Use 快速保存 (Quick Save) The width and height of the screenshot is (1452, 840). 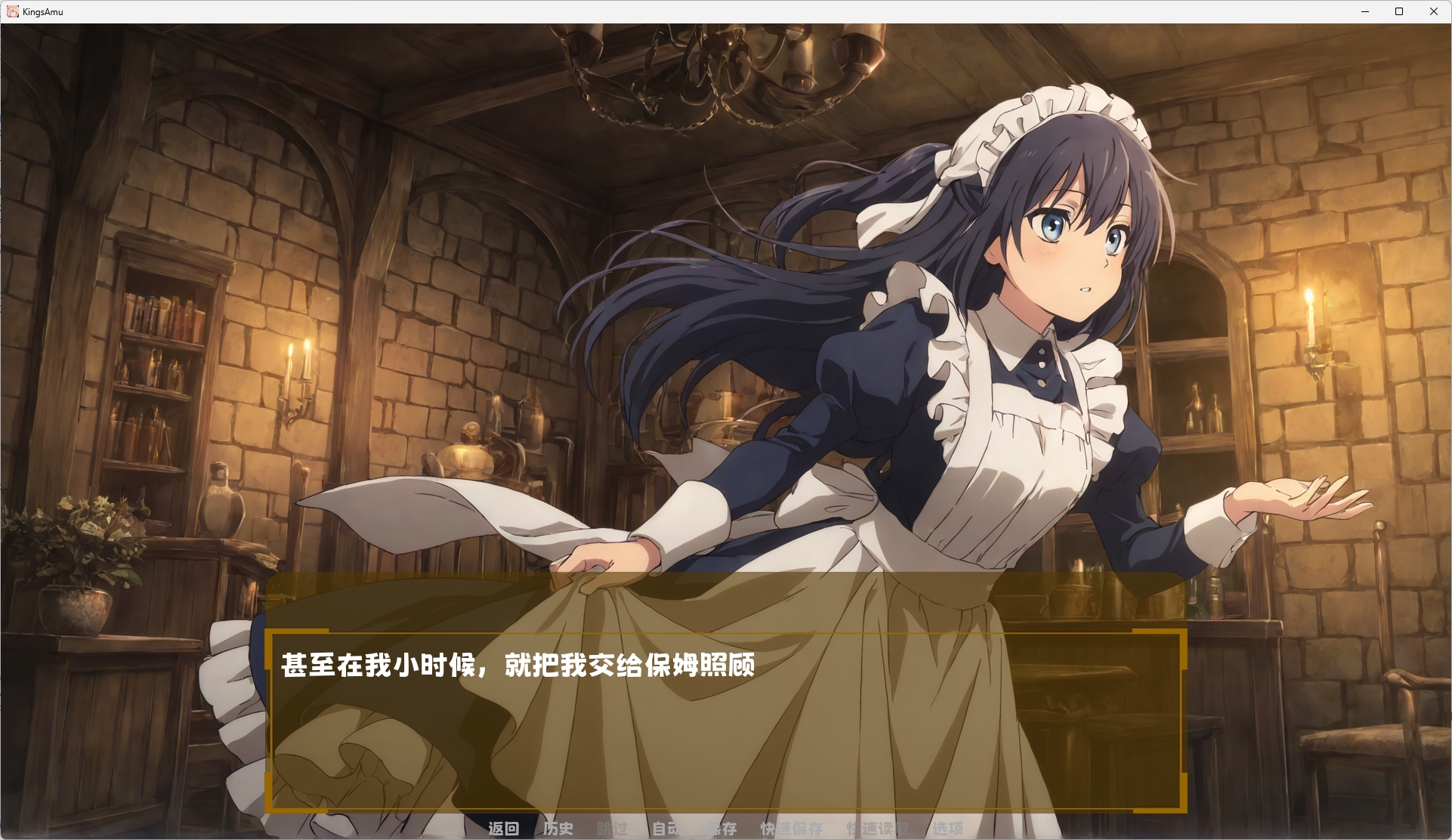click(791, 828)
